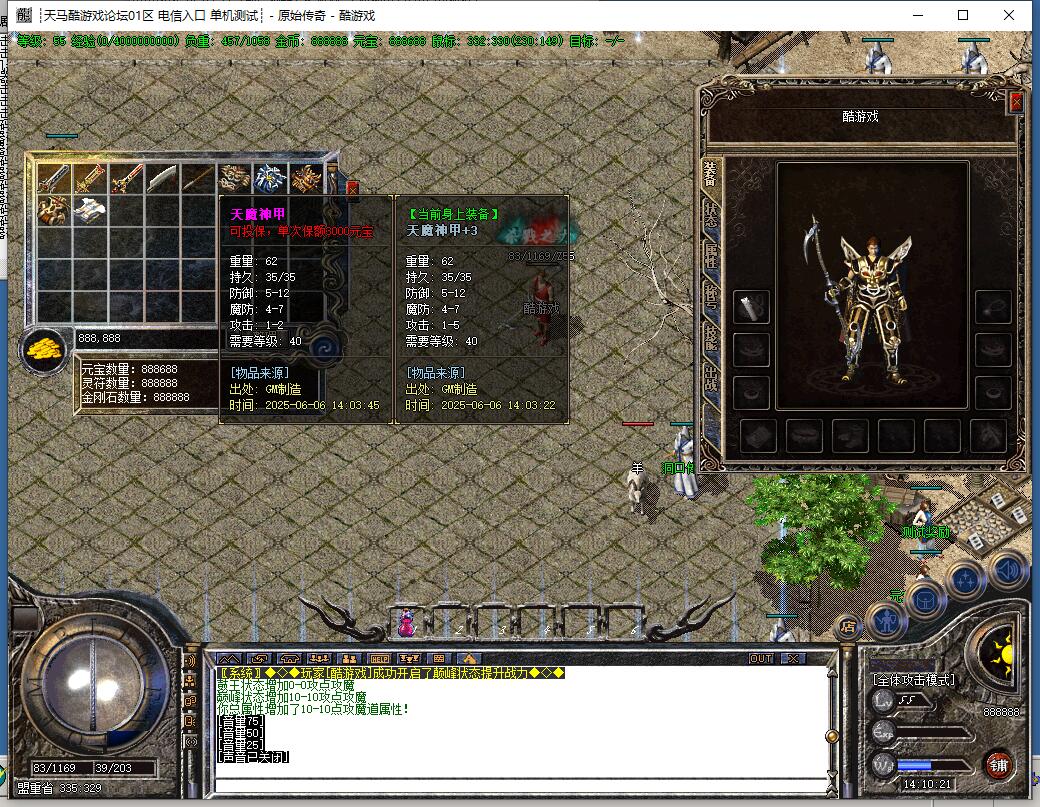Pick the blue-white armor in the bag

[270, 179]
